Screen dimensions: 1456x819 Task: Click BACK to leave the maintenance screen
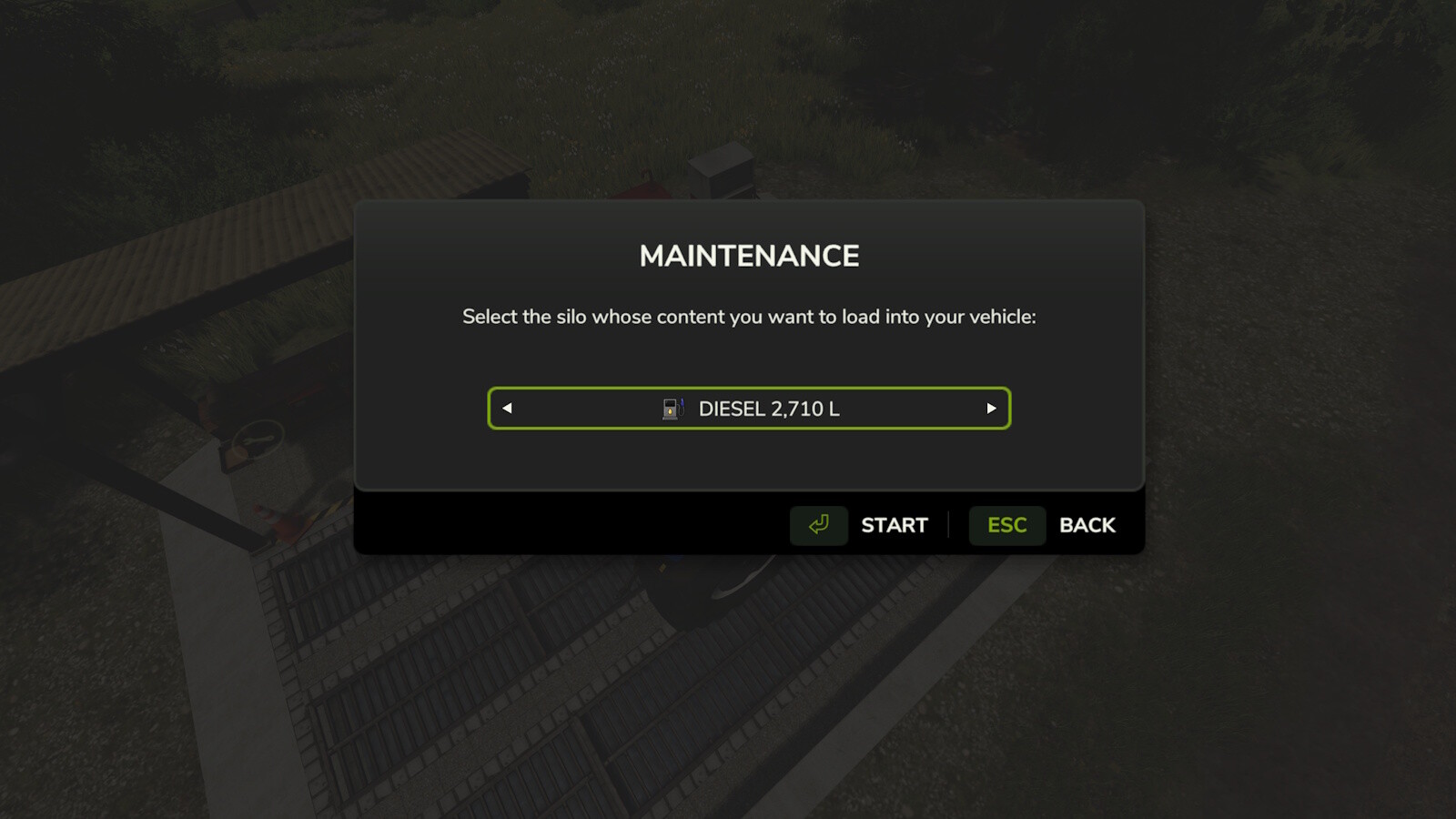(x=1086, y=525)
